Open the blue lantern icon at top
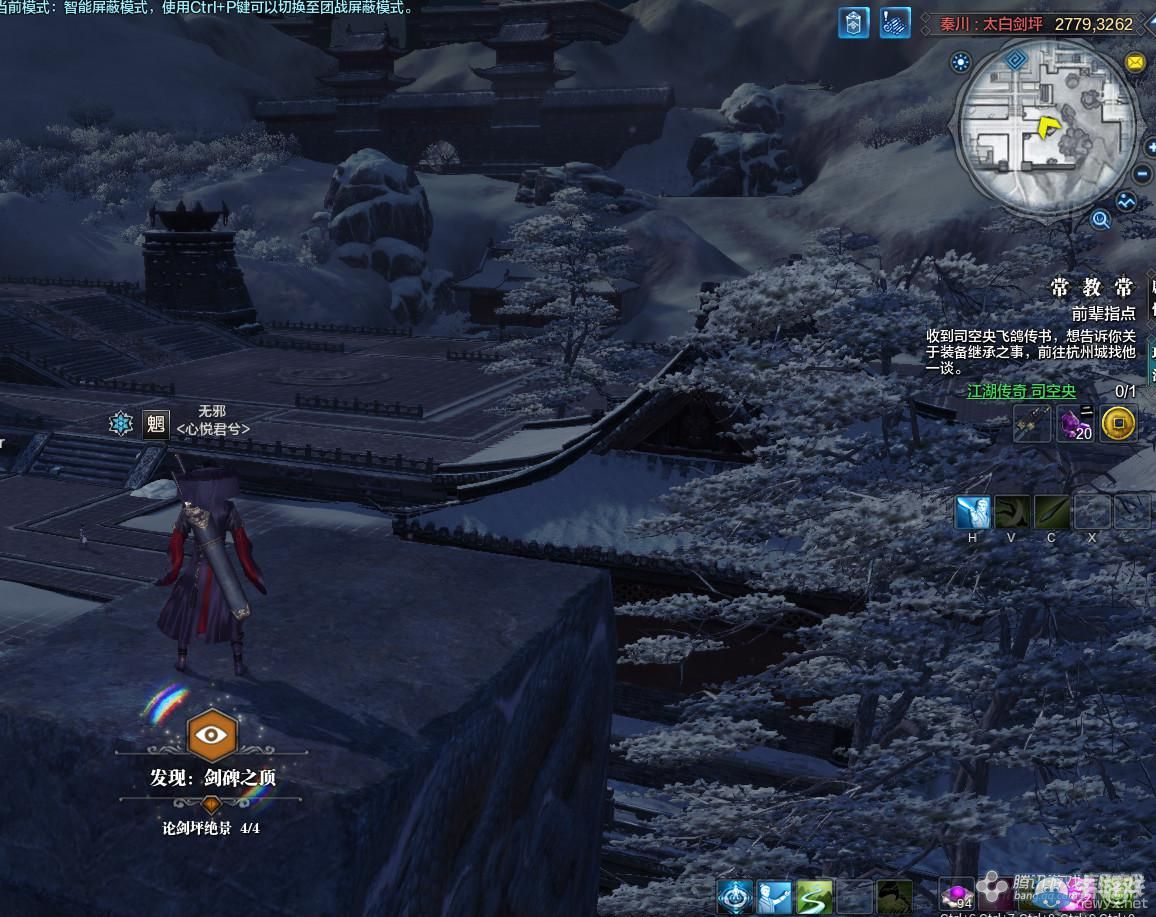 click(853, 23)
